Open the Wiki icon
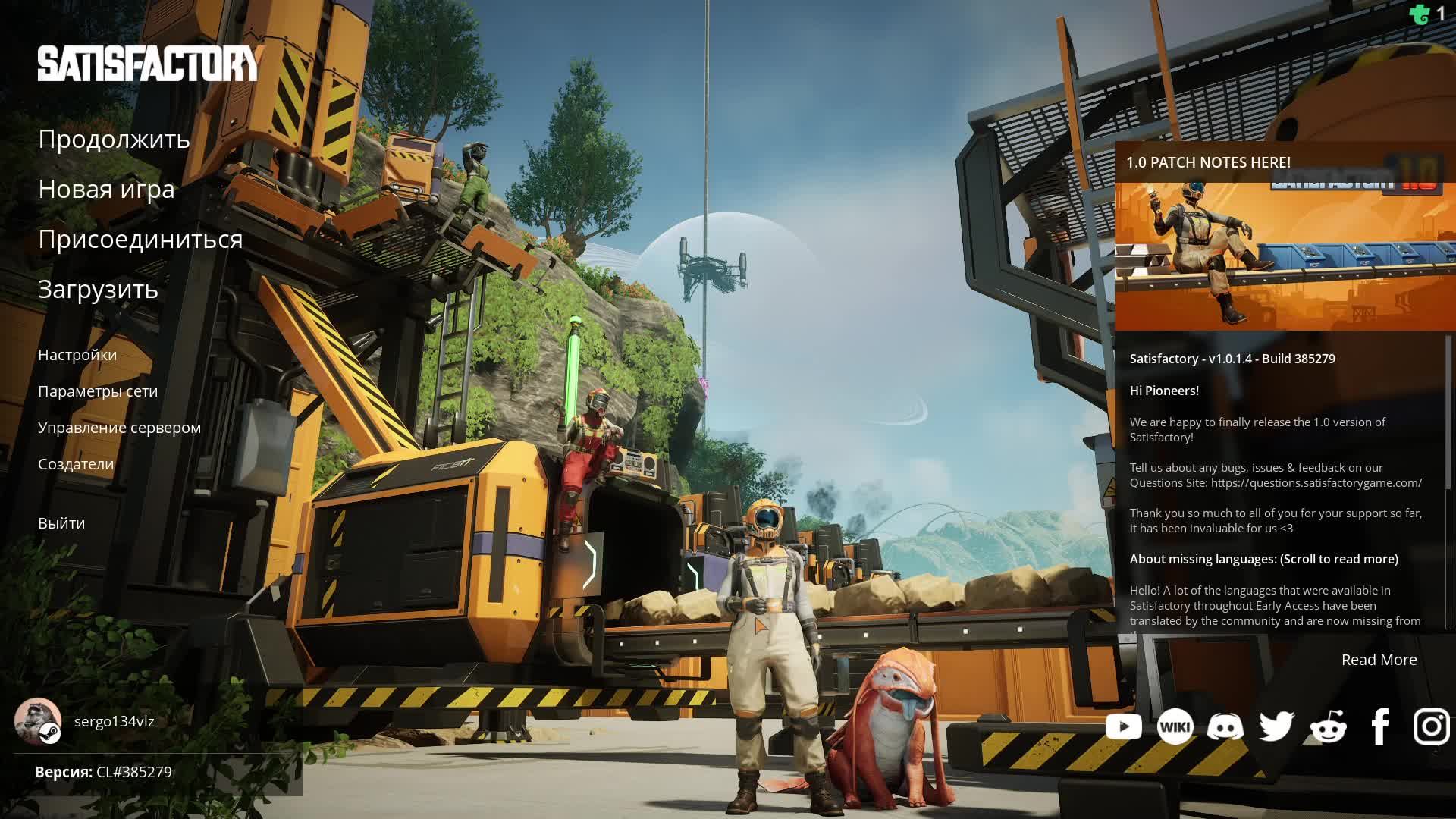Viewport: 1456px width, 819px height. coord(1175,726)
